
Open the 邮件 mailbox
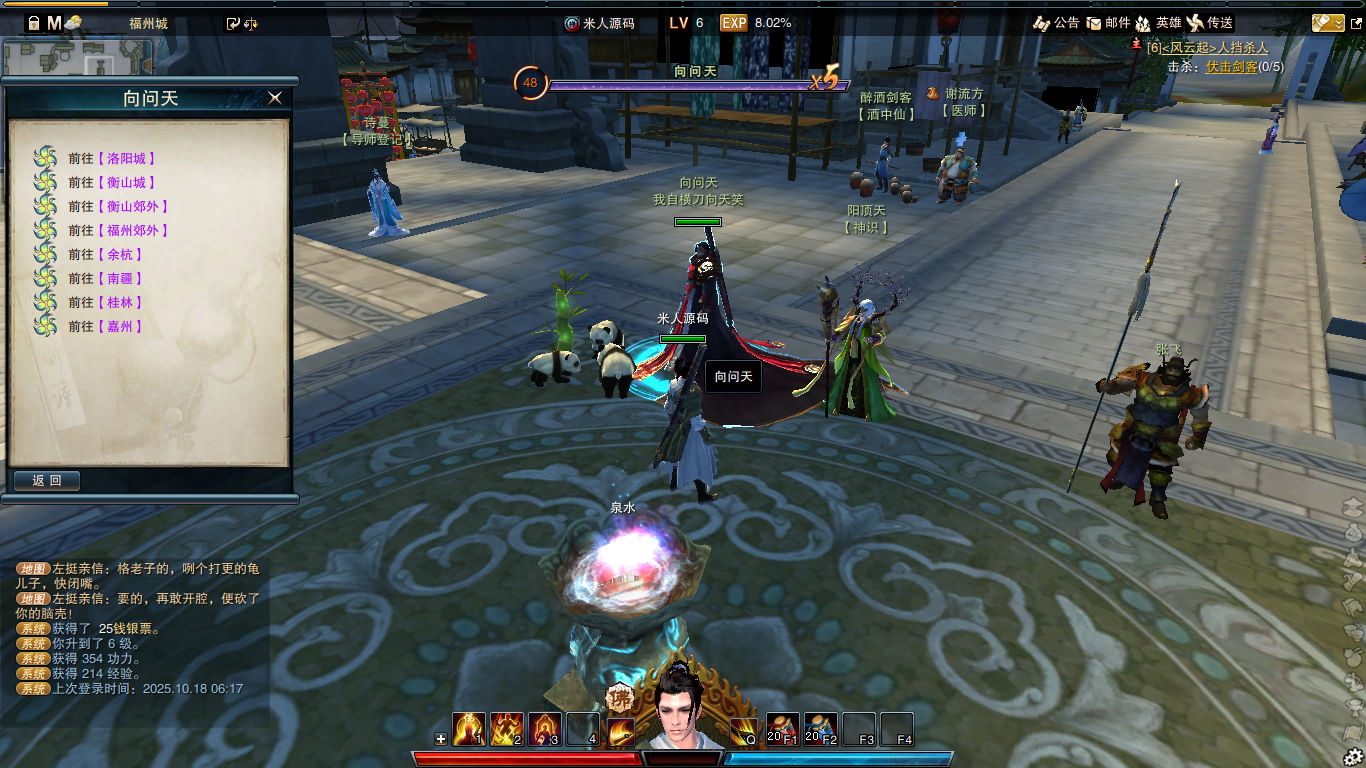[1108, 22]
